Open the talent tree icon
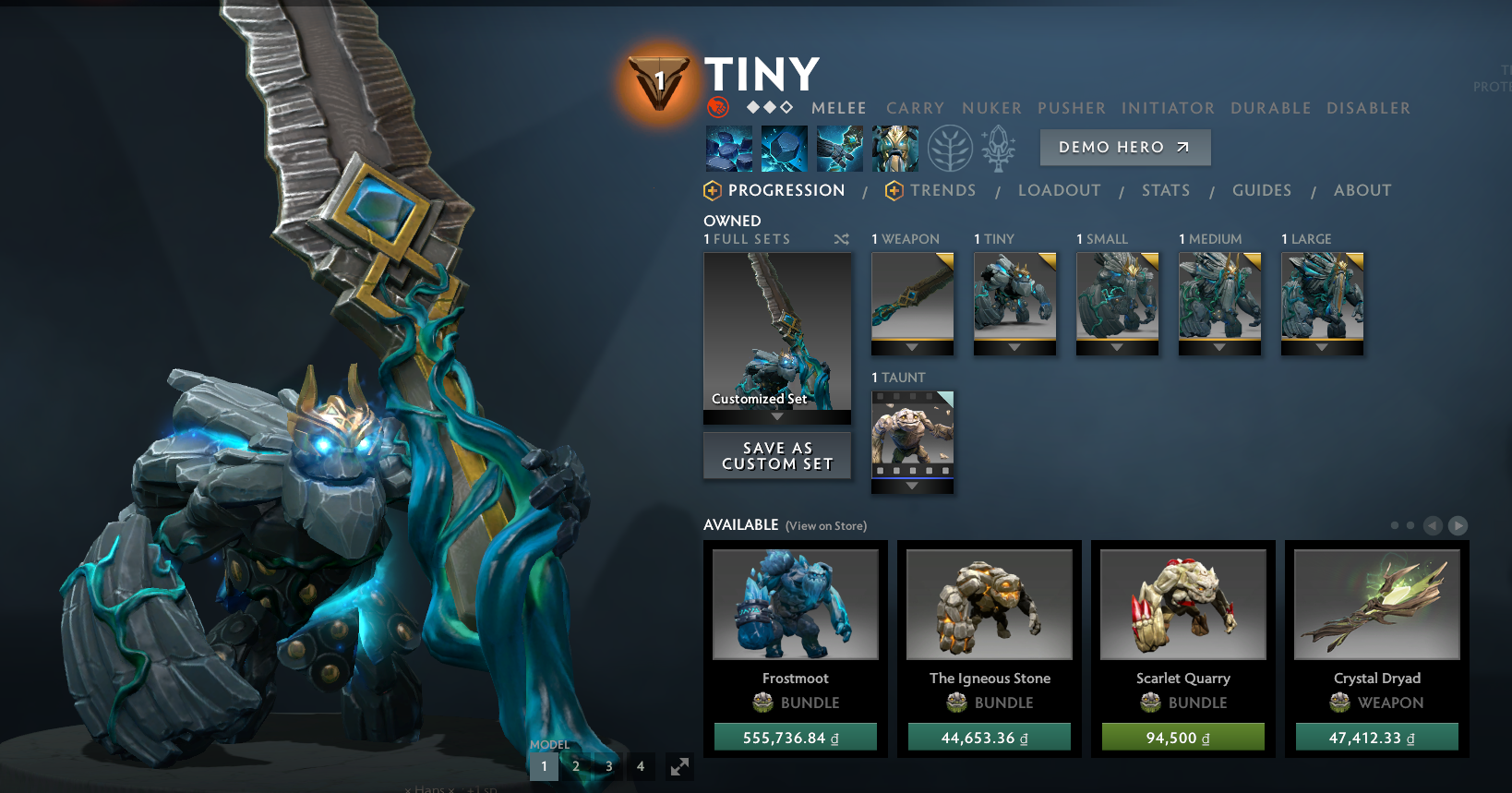 coord(951,148)
